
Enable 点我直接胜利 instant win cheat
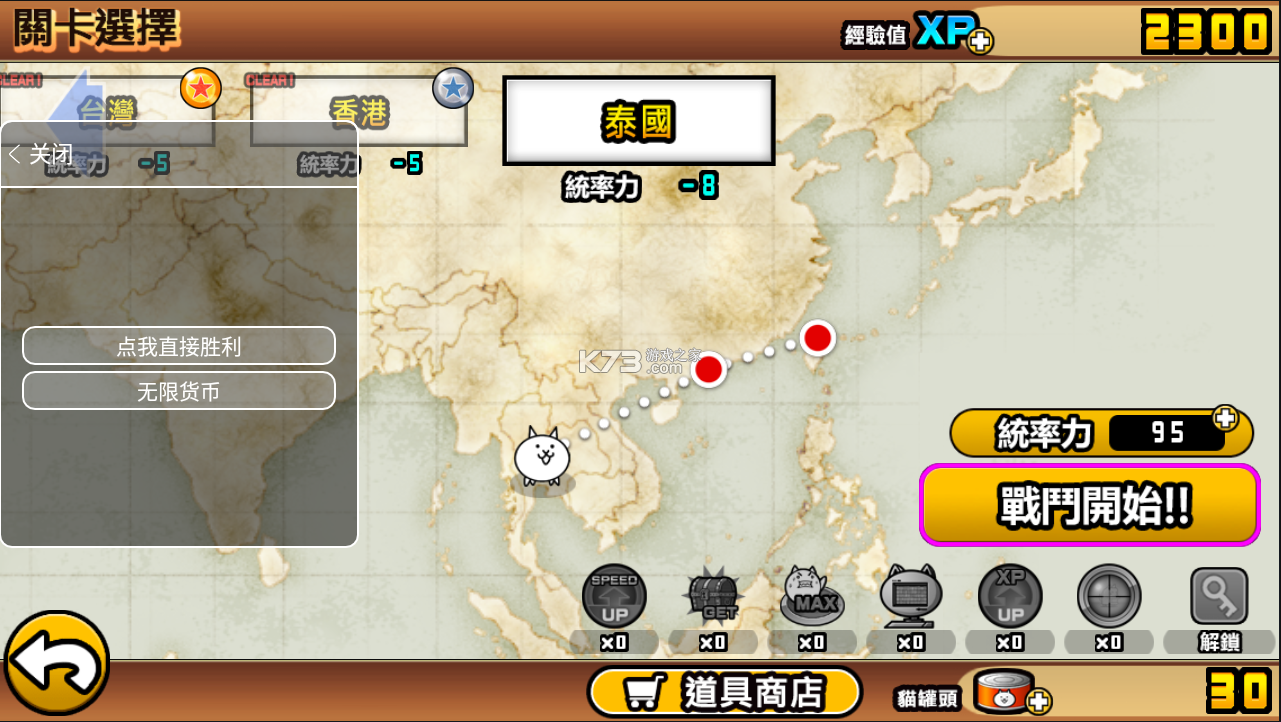pos(178,346)
